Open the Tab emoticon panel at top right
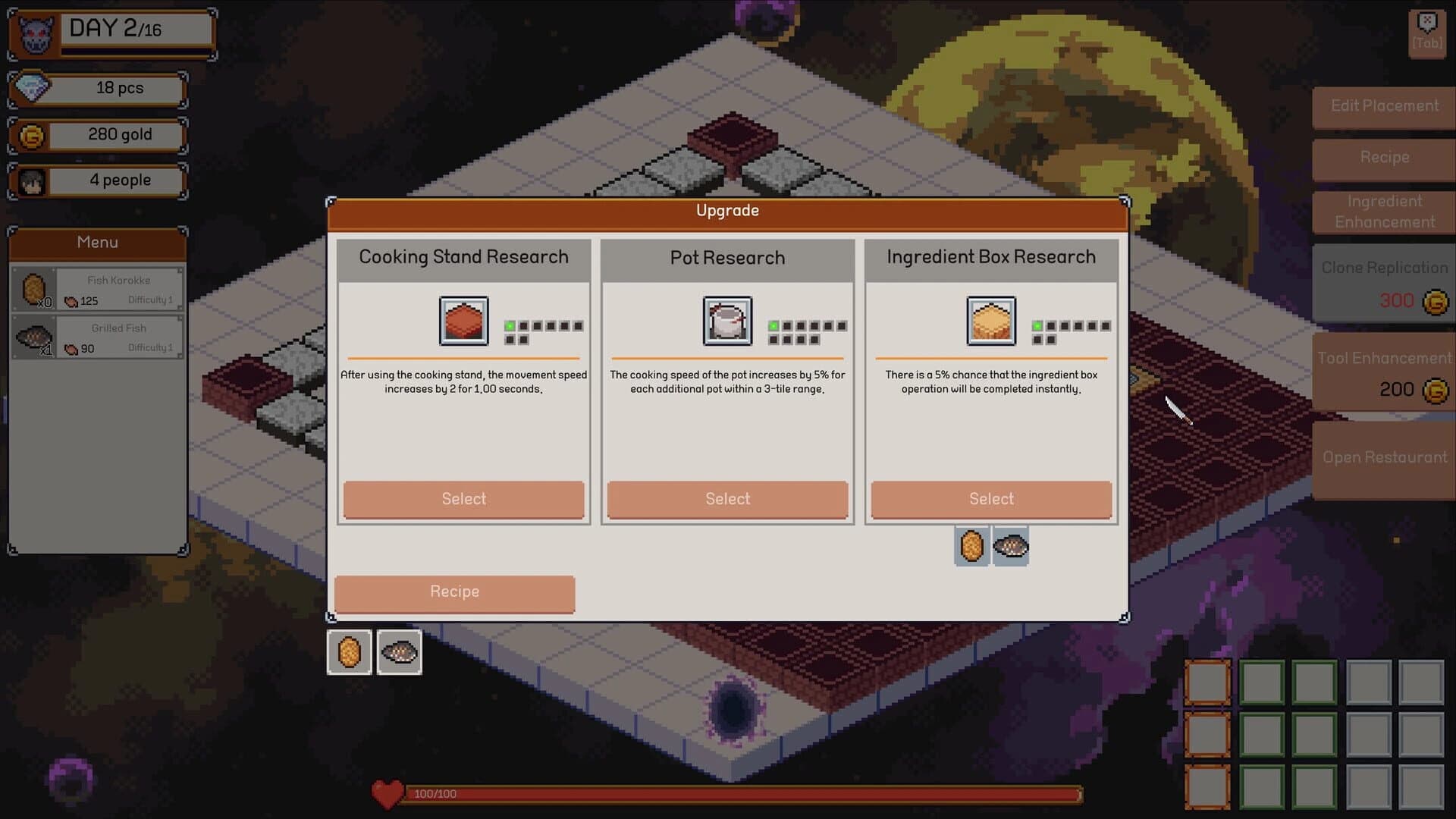The image size is (1456, 819). [x=1426, y=32]
